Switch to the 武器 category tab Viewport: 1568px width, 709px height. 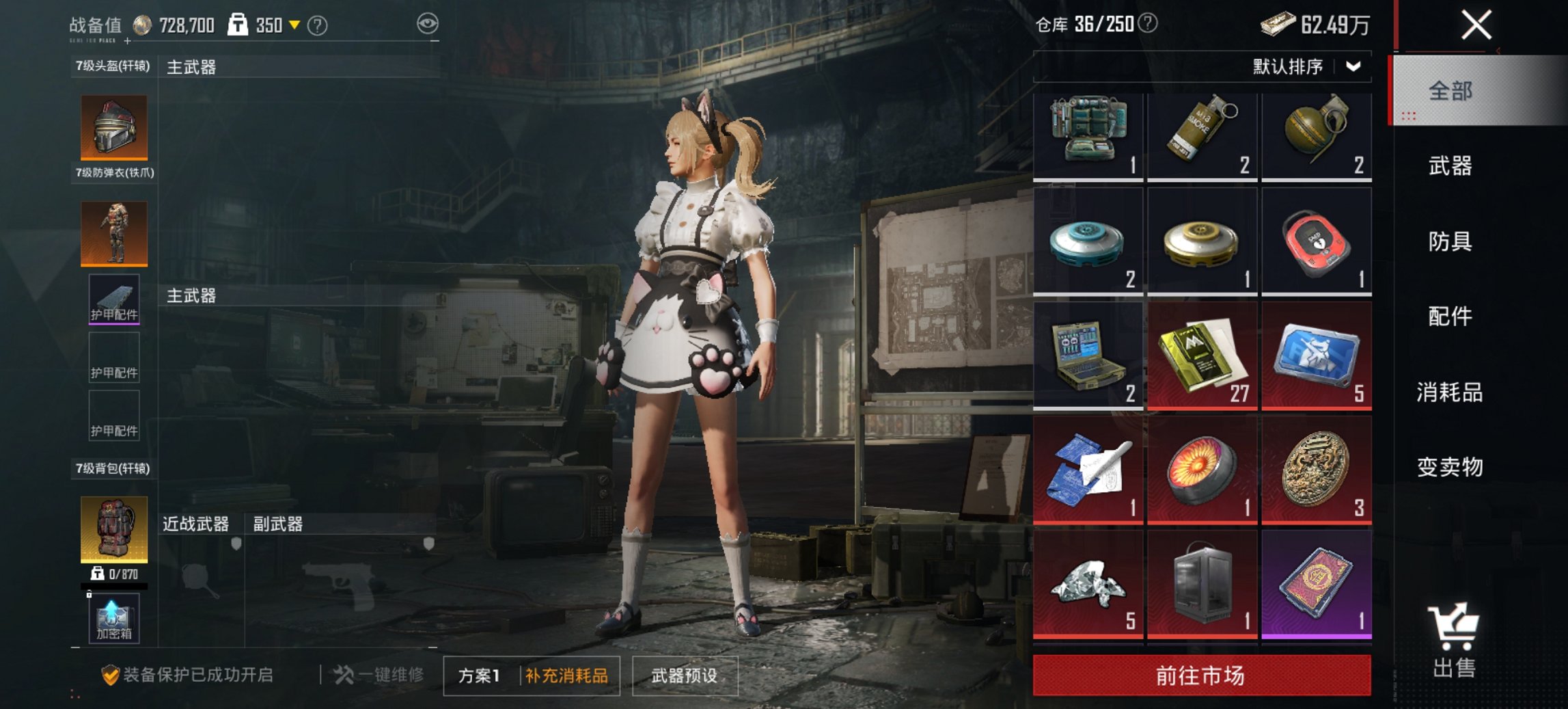tap(1450, 166)
